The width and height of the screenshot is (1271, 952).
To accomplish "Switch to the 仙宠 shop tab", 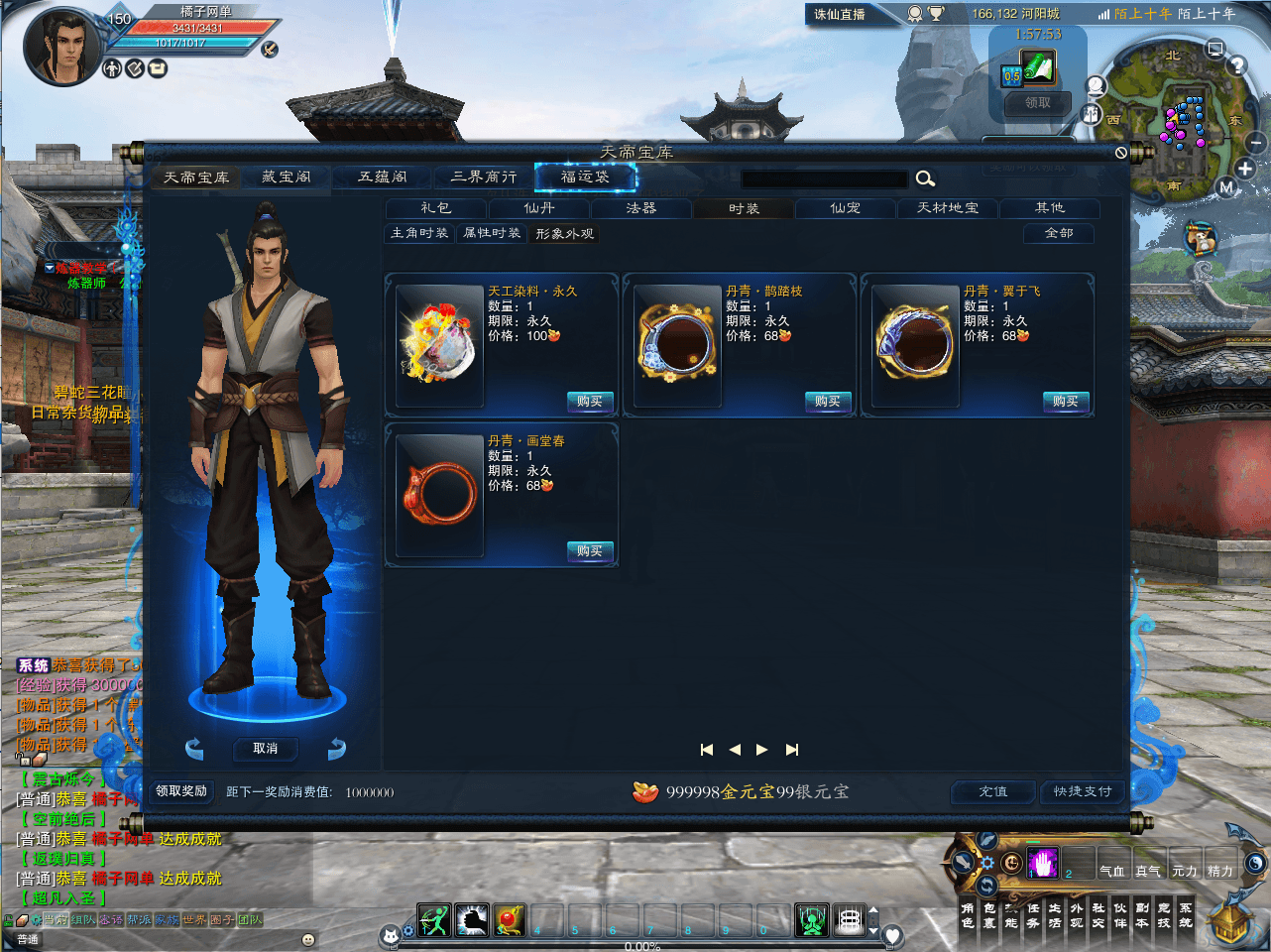I will tap(845, 208).
